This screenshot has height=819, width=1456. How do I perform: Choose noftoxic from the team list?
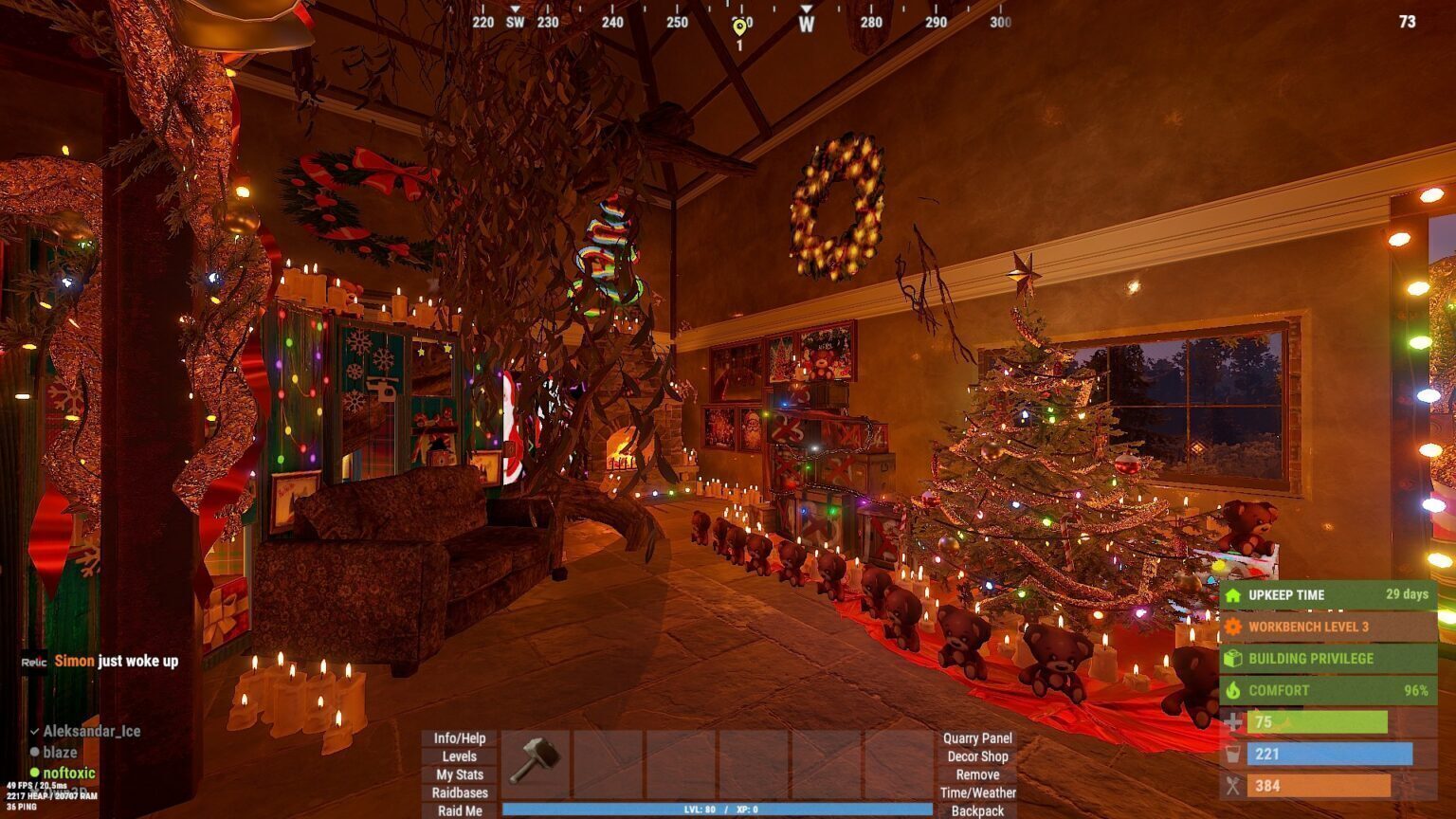[68, 773]
